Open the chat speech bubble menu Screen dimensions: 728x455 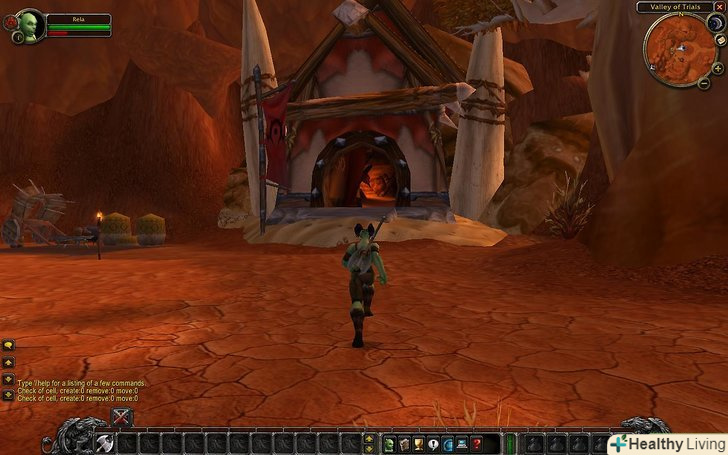pyautogui.click(x=8, y=345)
